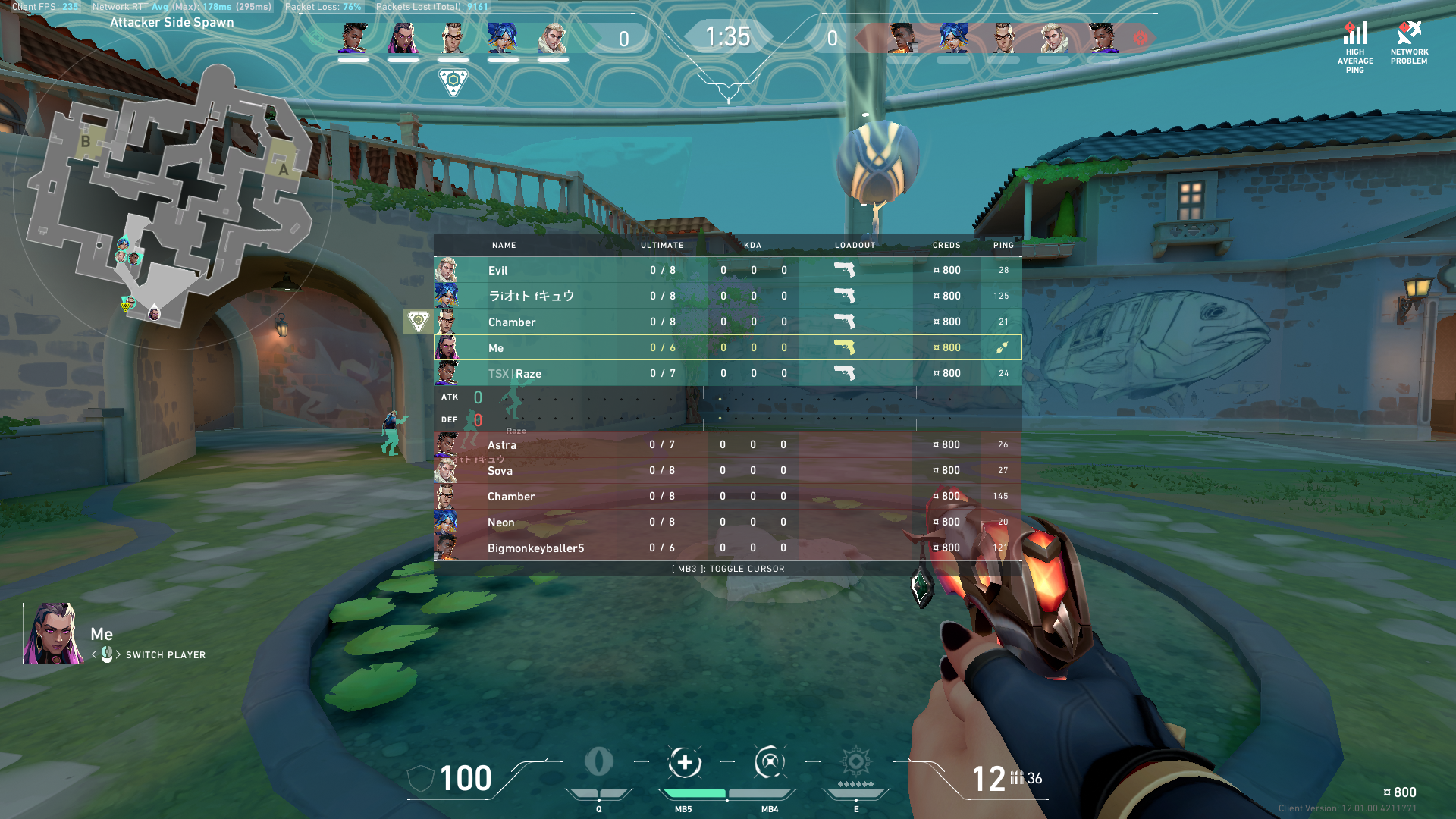
Task: Click the voice chat icon under Reyna portrait
Action: tap(107, 654)
